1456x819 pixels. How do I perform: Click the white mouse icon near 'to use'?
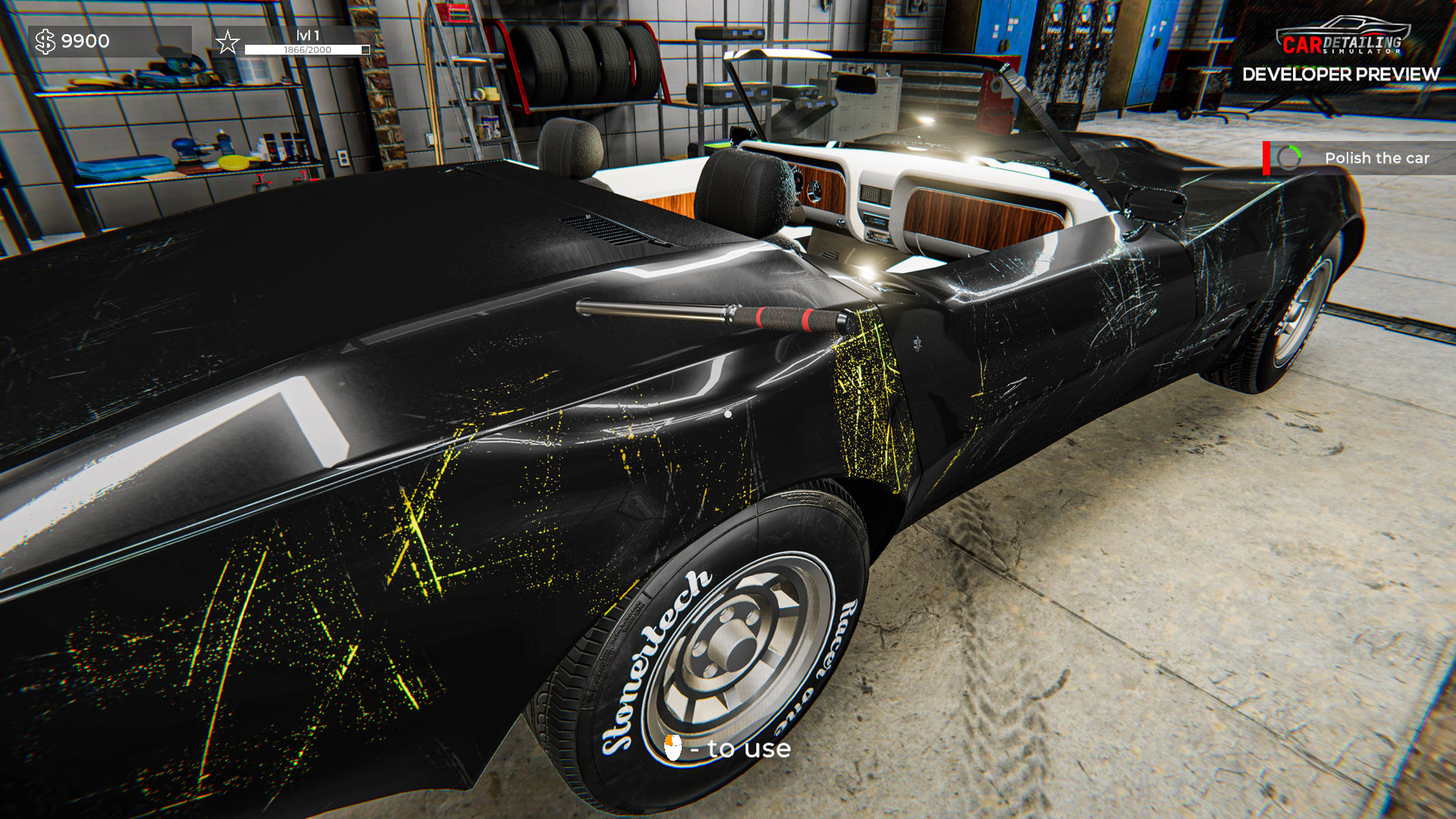(674, 749)
